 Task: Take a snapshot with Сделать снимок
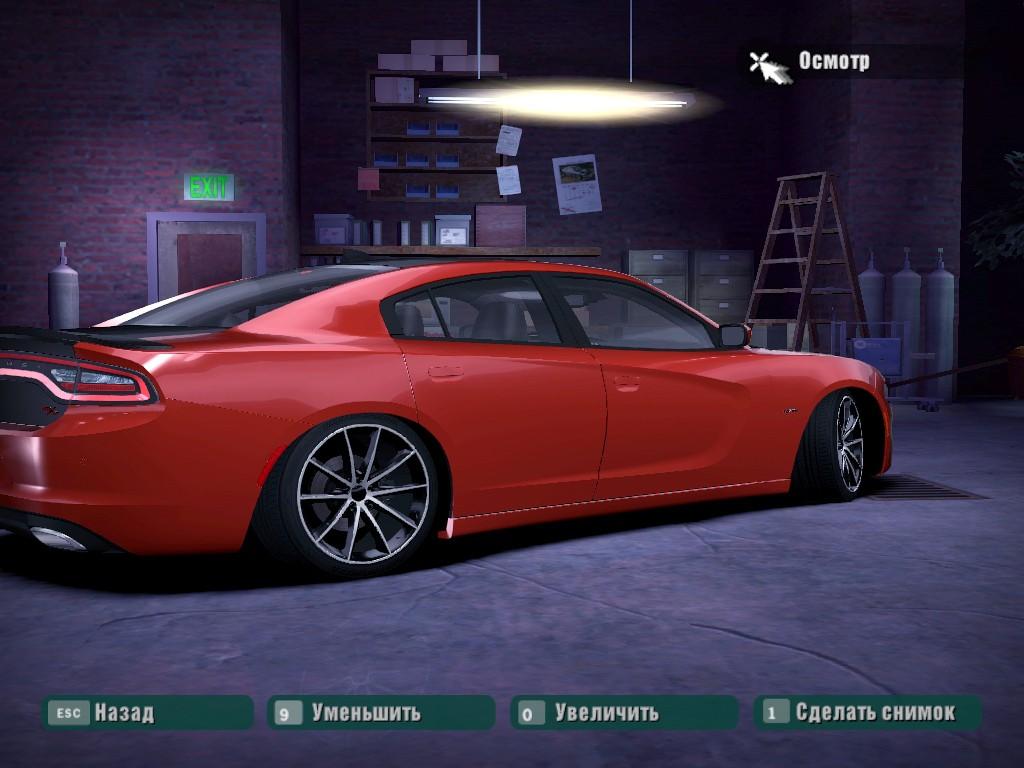(867, 713)
